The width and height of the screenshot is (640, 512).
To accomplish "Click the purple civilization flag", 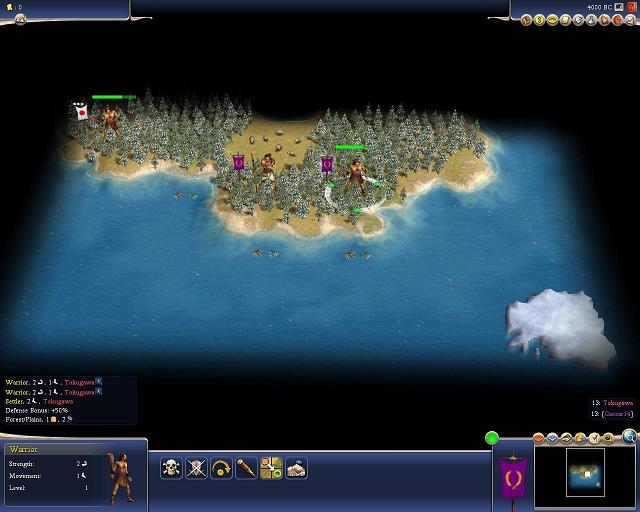I will pos(513,477).
